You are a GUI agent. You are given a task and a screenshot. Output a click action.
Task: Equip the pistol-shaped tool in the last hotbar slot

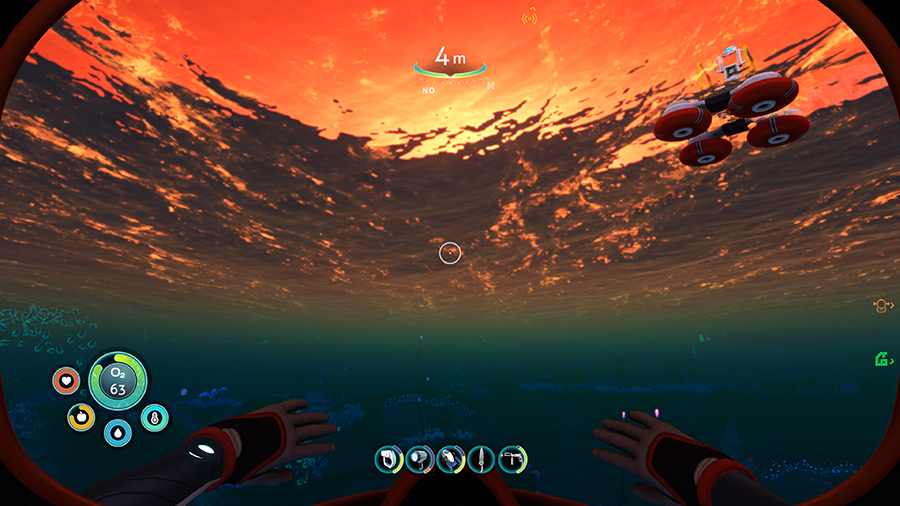tap(512, 459)
